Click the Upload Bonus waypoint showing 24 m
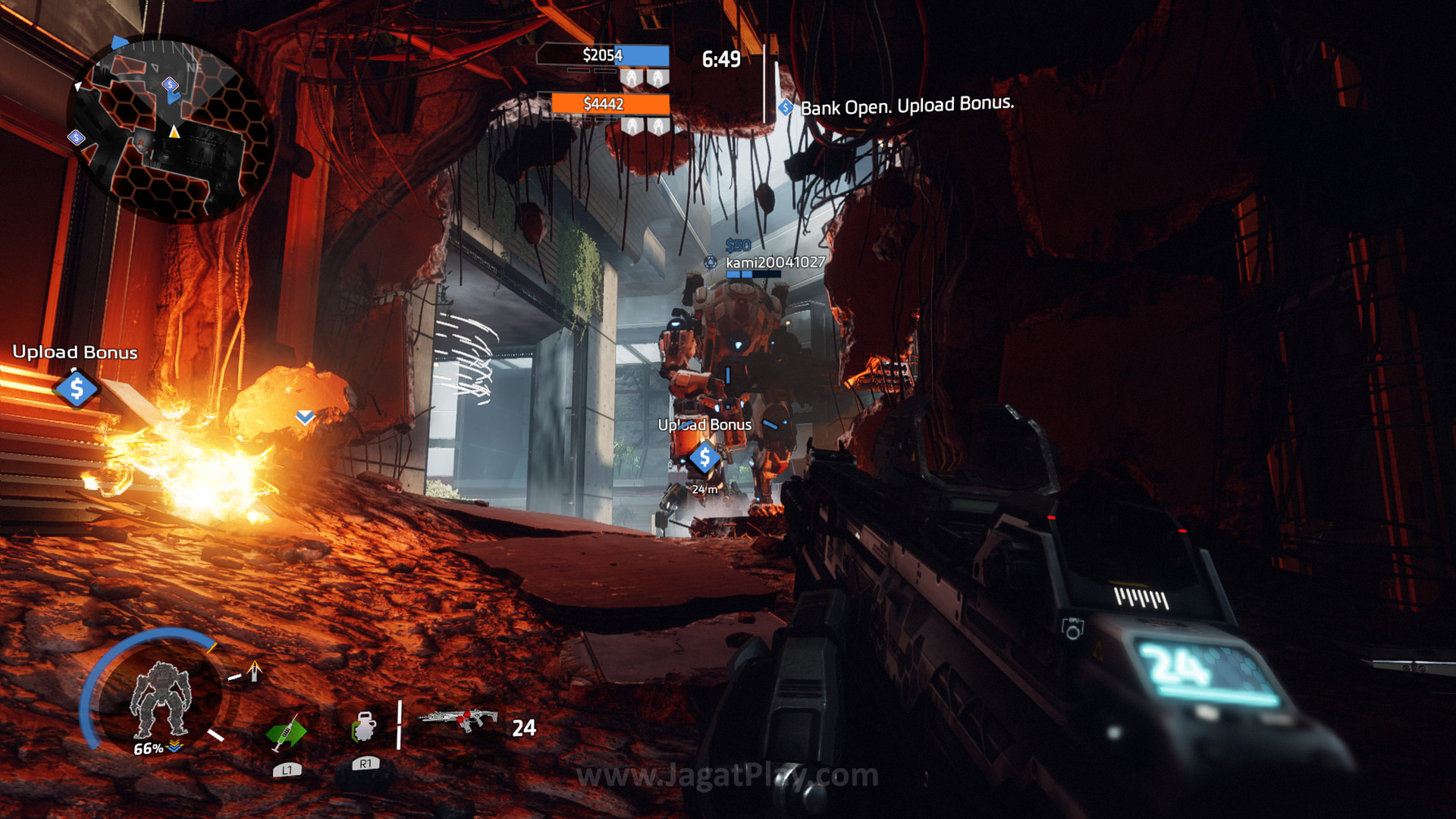The height and width of the screenshot is (819, 1456). [704, 457]
